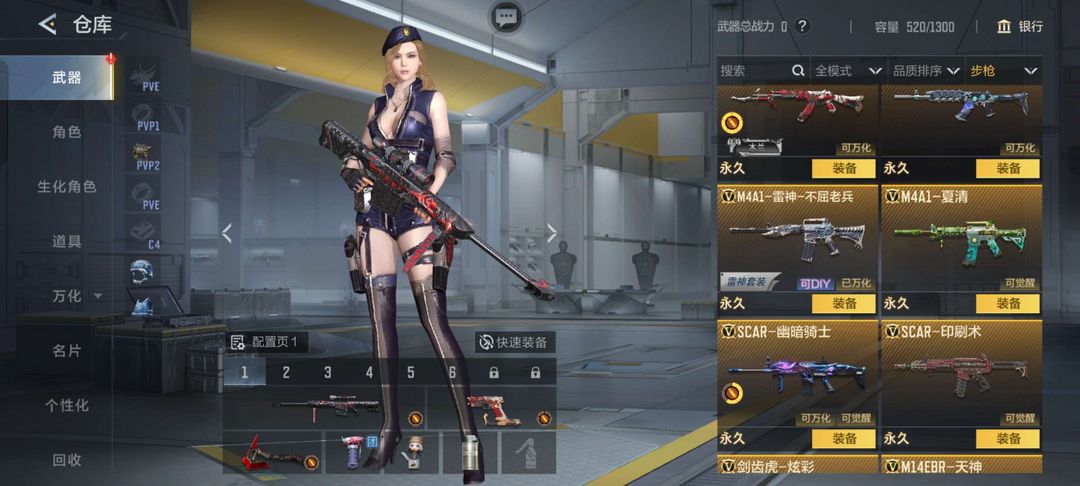Open the chat bubble icon
The height and width of the screenshot is (486, 1080).
click(506, 16)
